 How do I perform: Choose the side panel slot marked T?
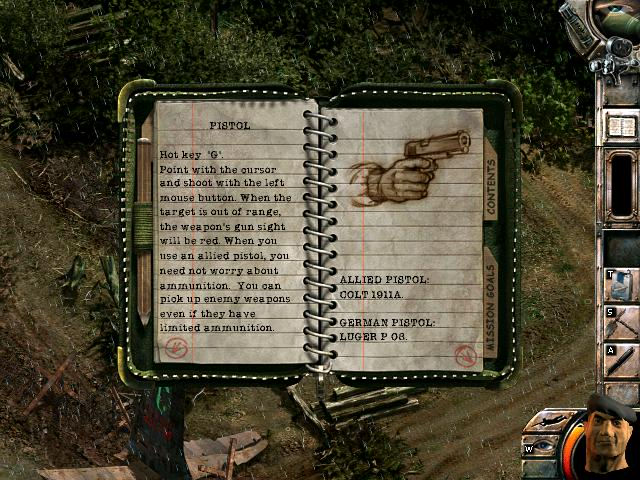[x=621, y=284]
